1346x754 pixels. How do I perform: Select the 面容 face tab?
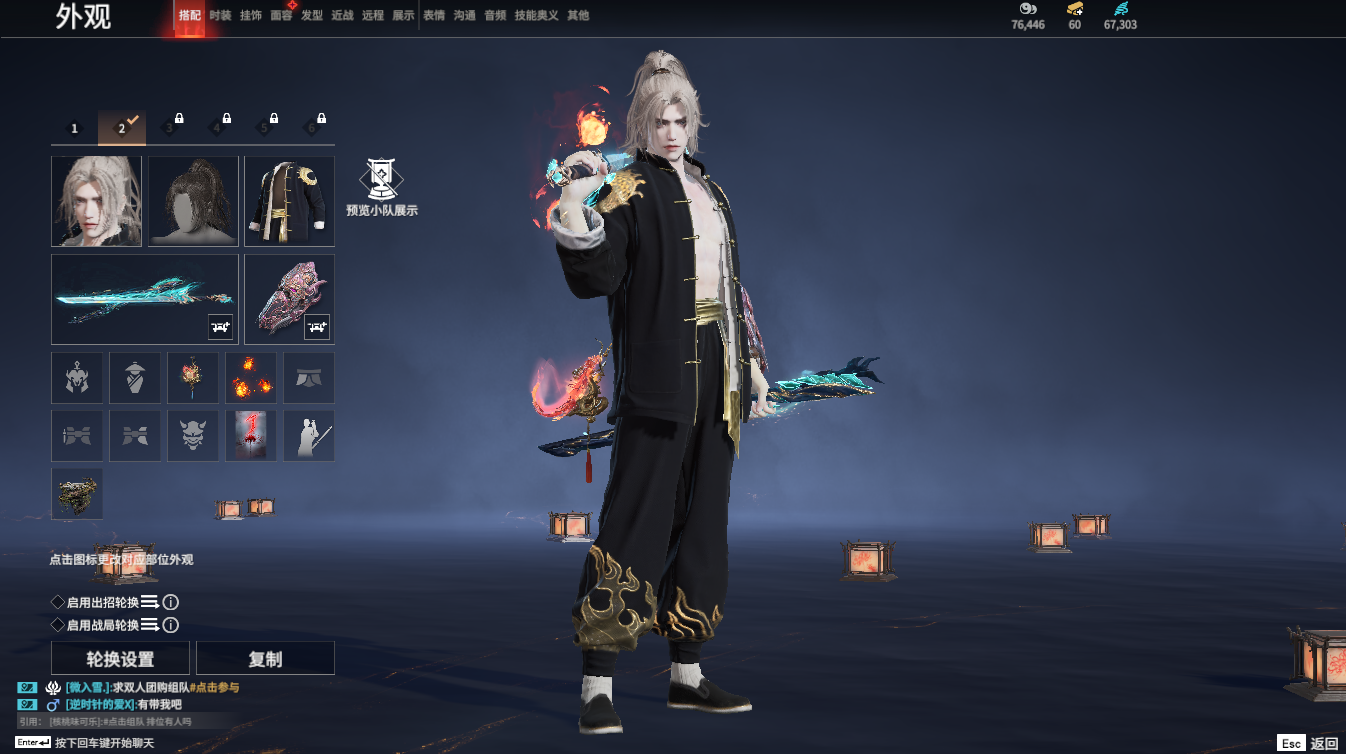tap(281, 16)
